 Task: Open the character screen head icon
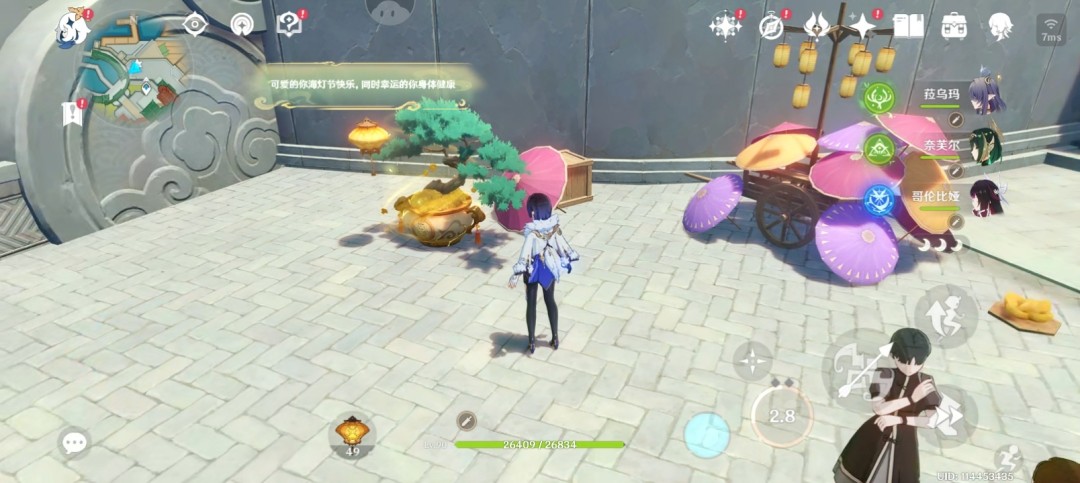[x=998, y=26]
